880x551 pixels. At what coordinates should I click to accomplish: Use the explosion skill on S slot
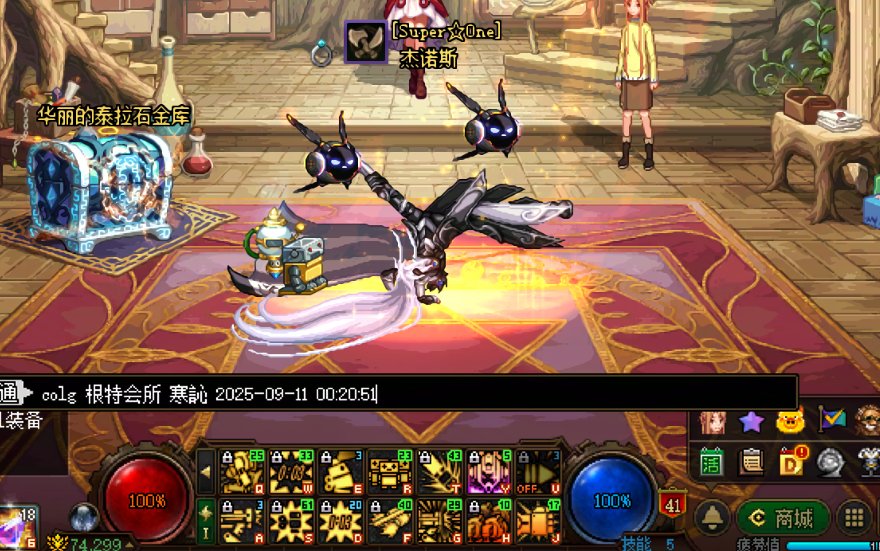point(291,521)
